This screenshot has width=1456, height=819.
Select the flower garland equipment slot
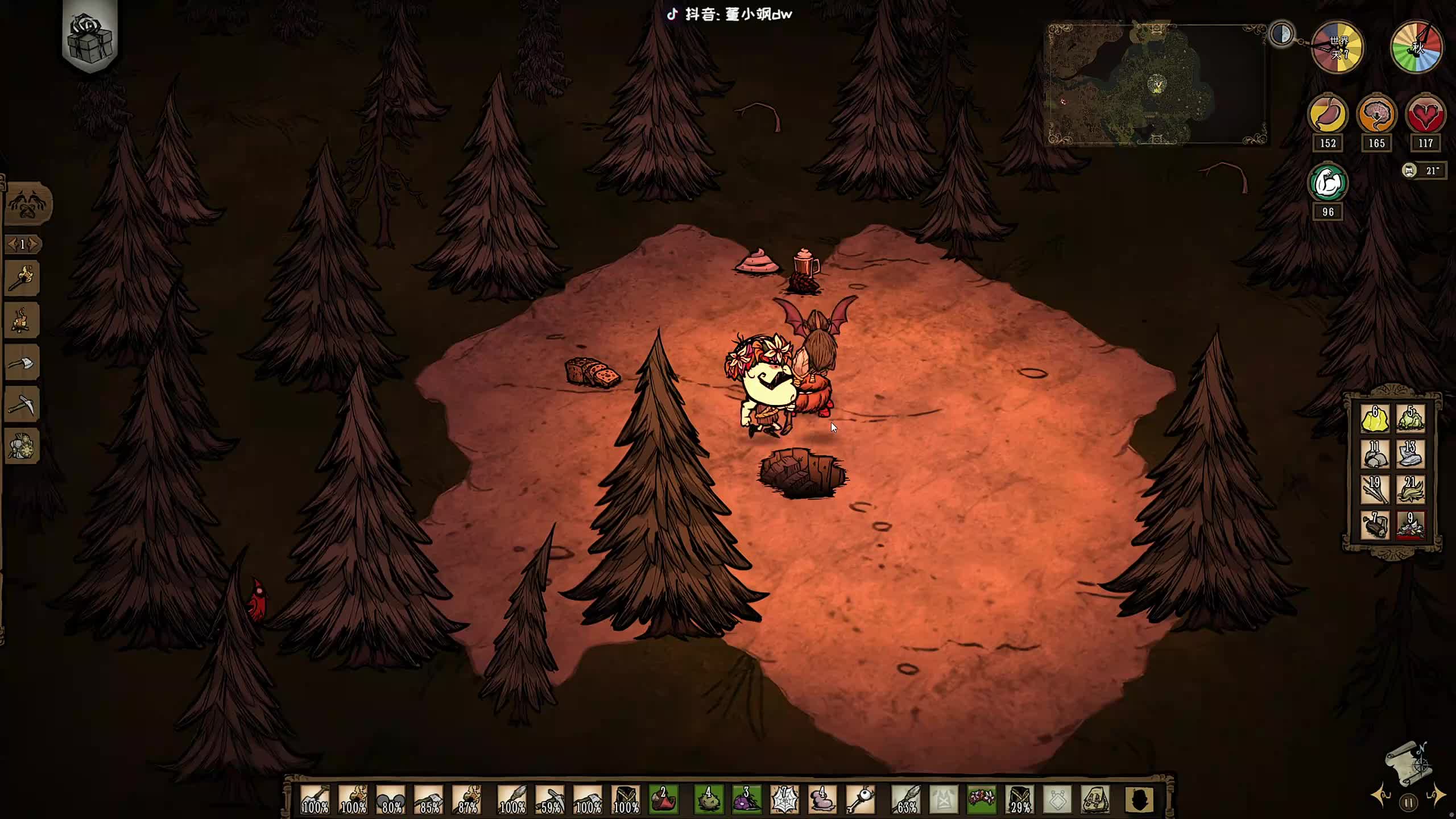982,799
